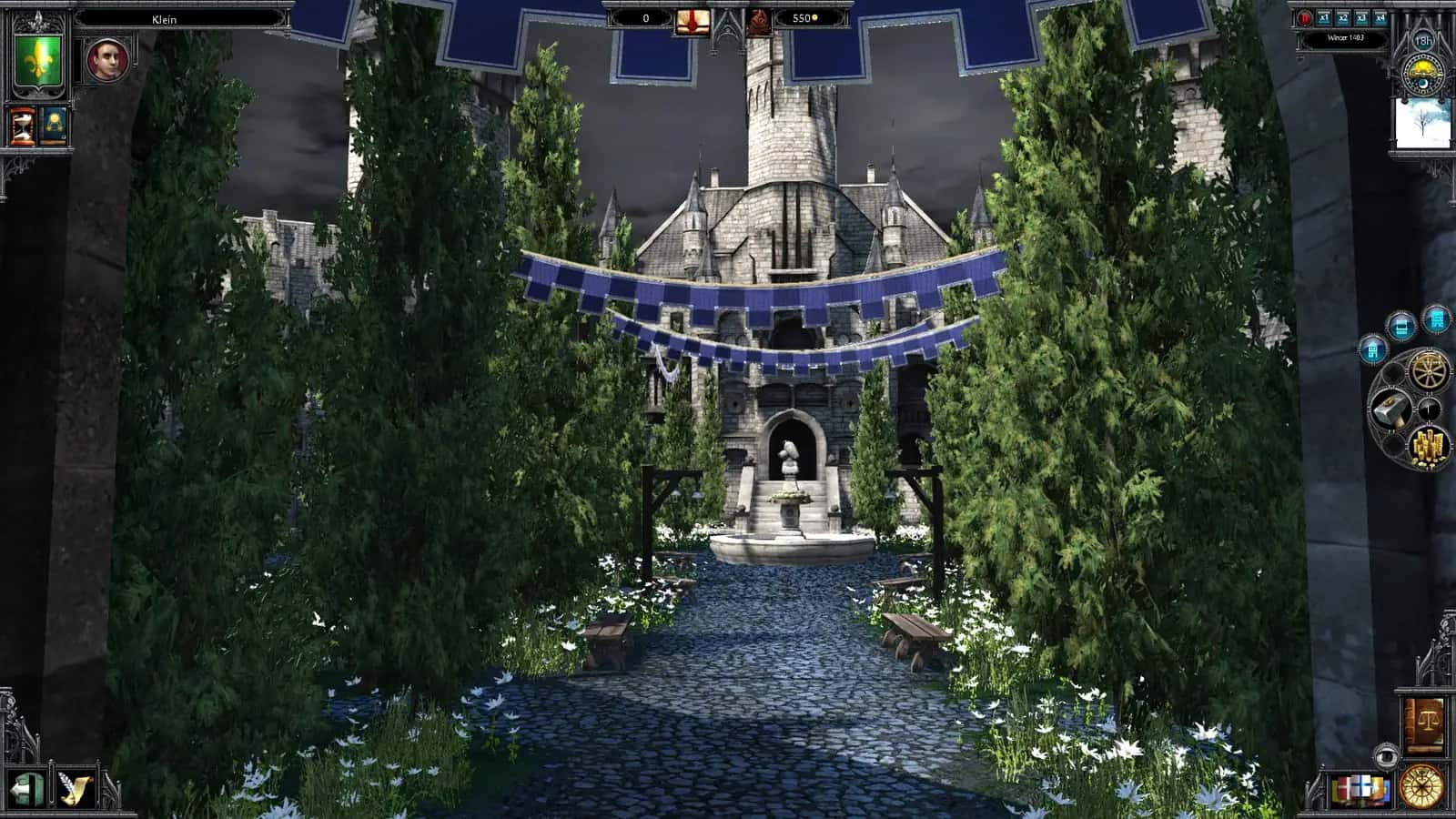Select x2 speed setting

(x=1343, y=18)
